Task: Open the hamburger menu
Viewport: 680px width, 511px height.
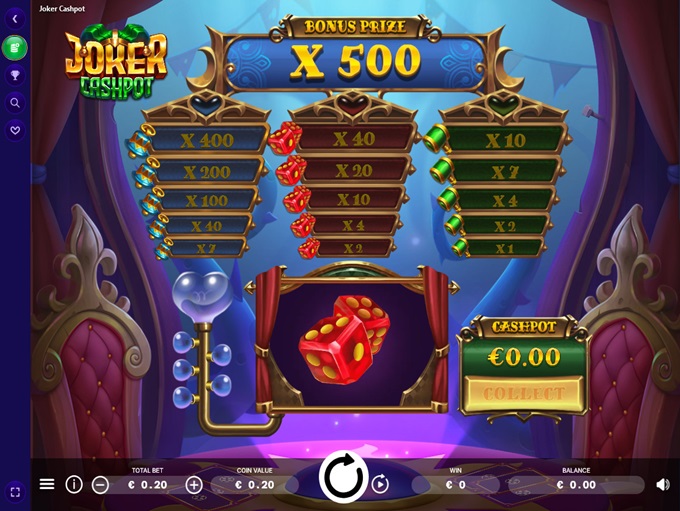Action: (x=47, y=484)
